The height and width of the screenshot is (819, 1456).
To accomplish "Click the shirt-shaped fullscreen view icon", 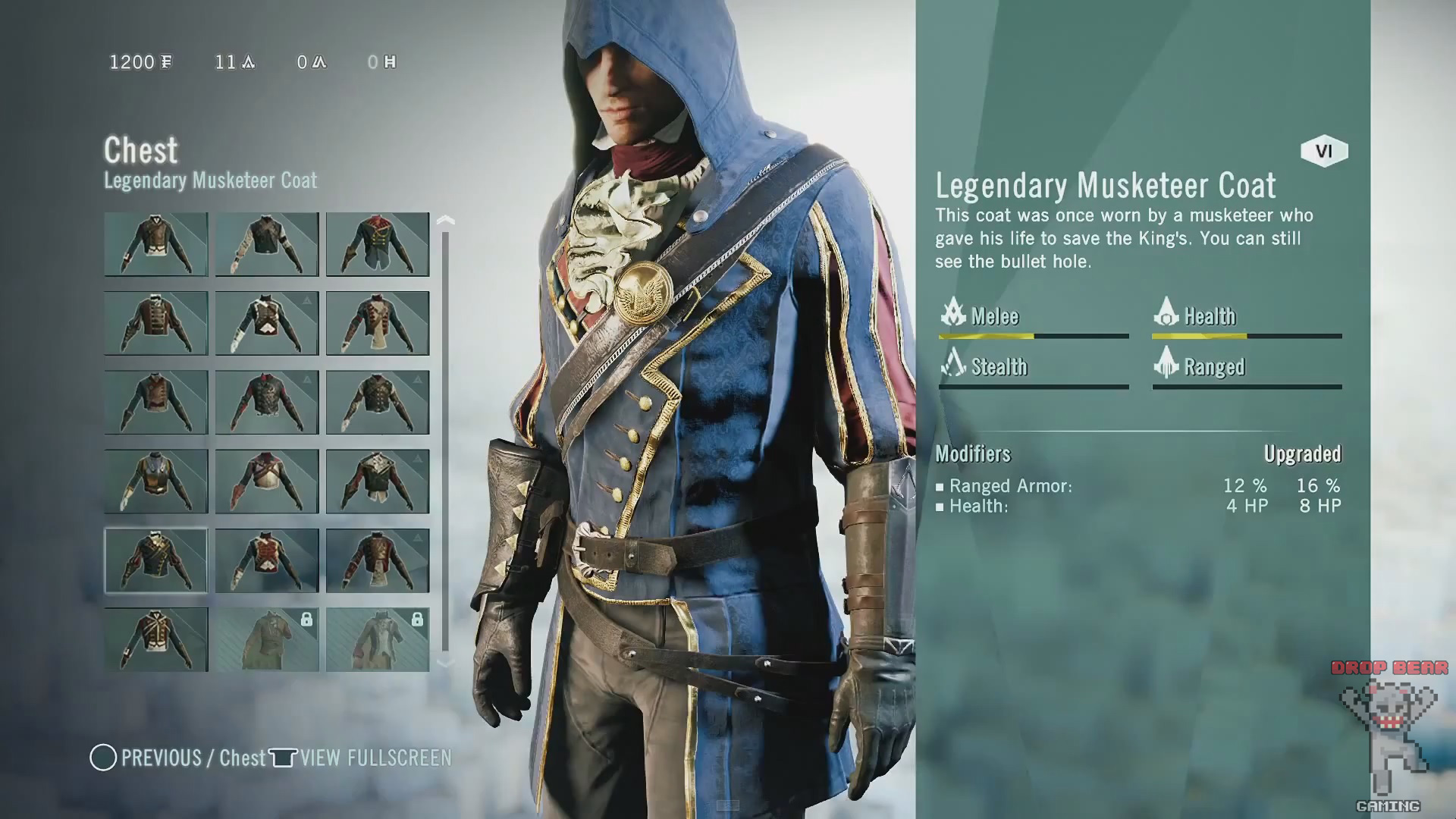I will pos(281,758).
